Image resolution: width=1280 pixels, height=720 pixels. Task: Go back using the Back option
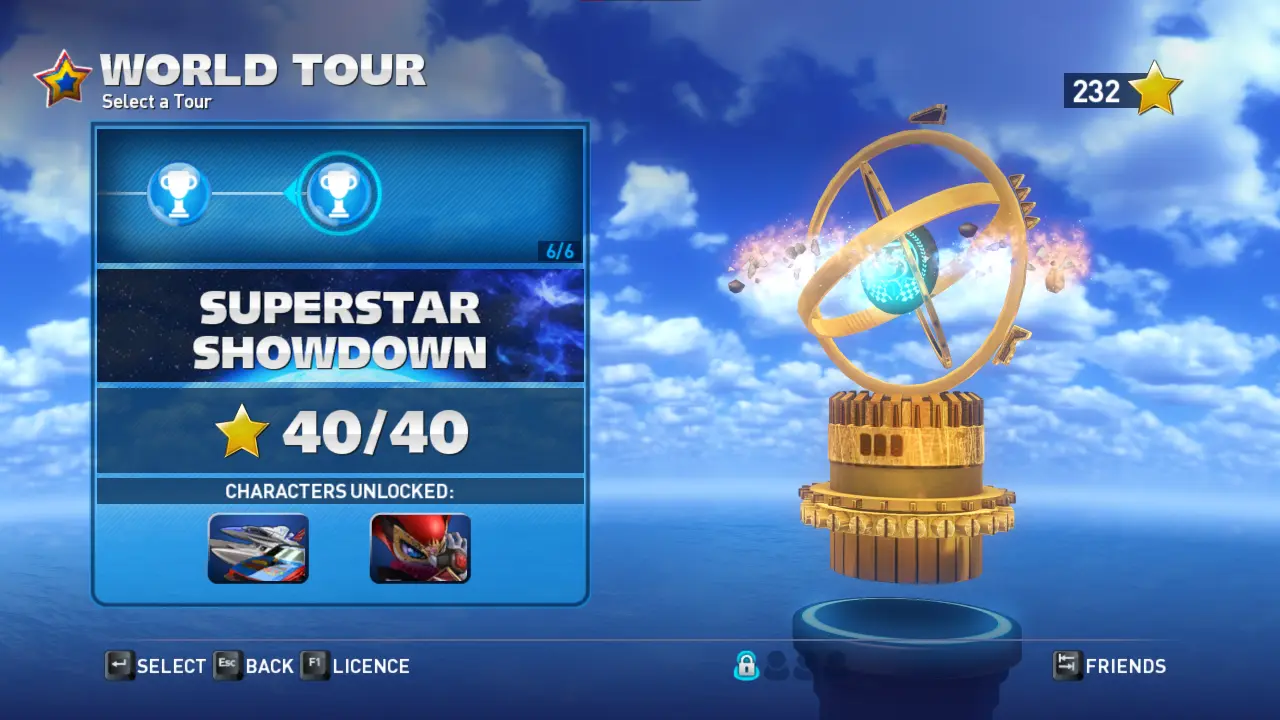pos(254,666)
